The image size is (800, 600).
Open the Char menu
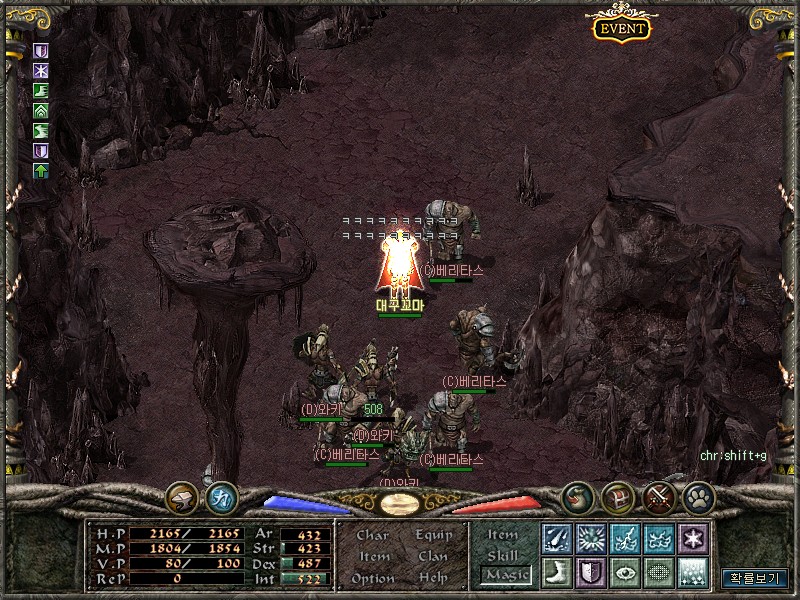[372, 535]
